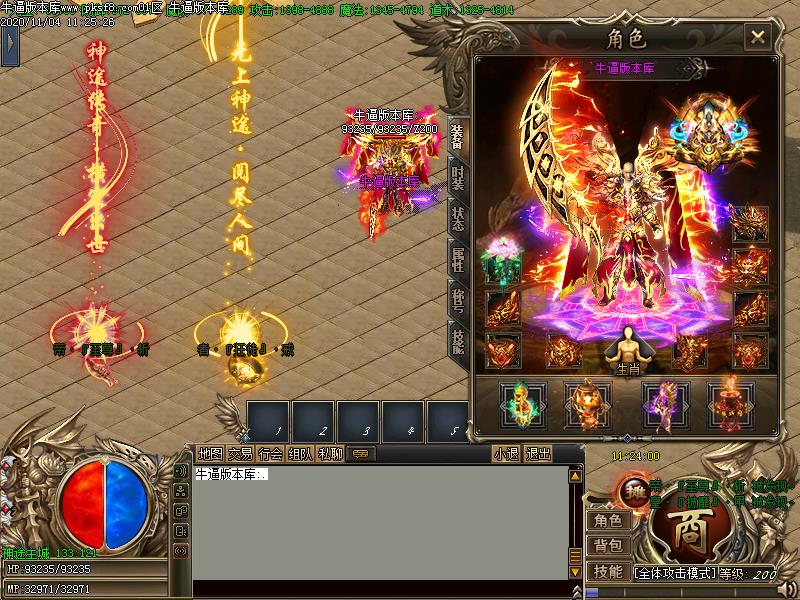Screen dimensions: 800x600
Task: Switch to 私聊 private chat
Action: pos(330,454)
